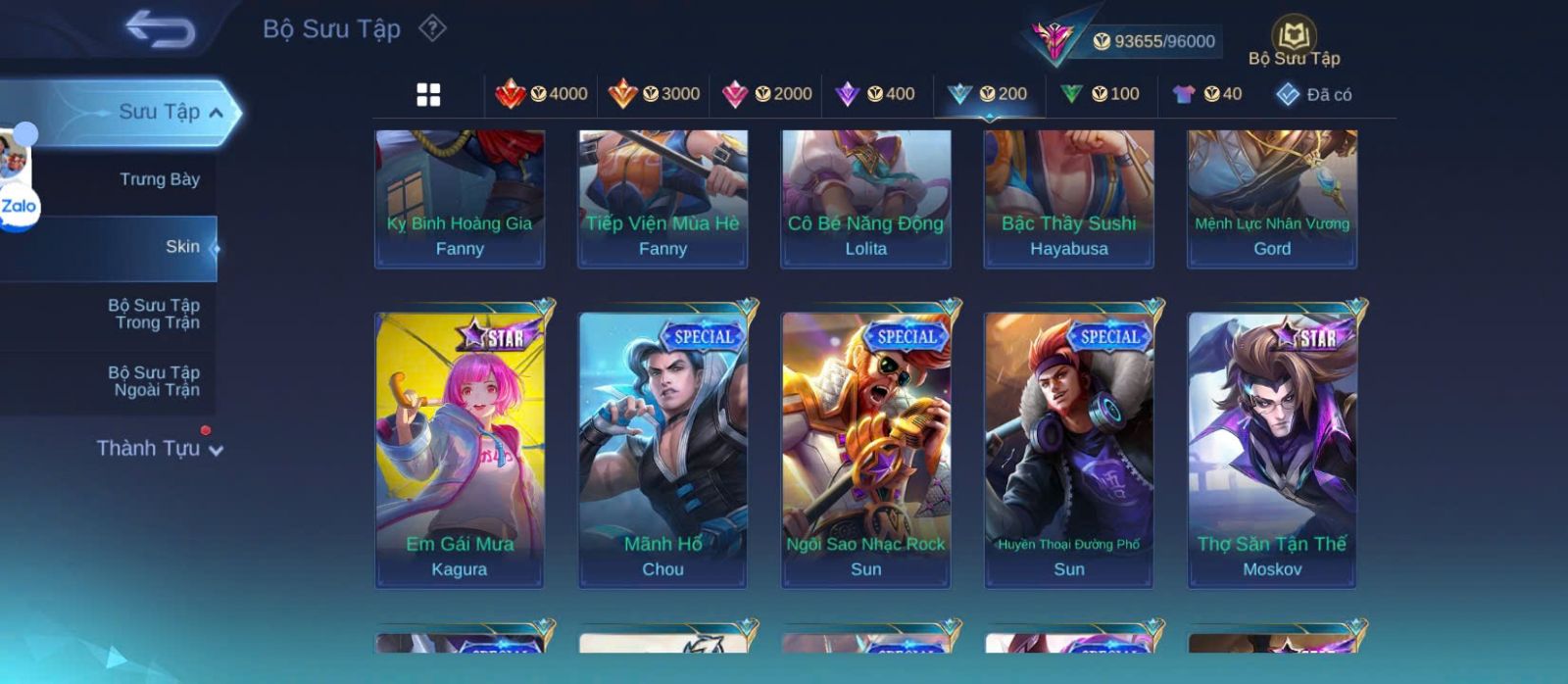Image resolution: width=1568 pixels, height=684 pixels.
Task: Show all skins with grid filter
Action: [x=428, y=95]
